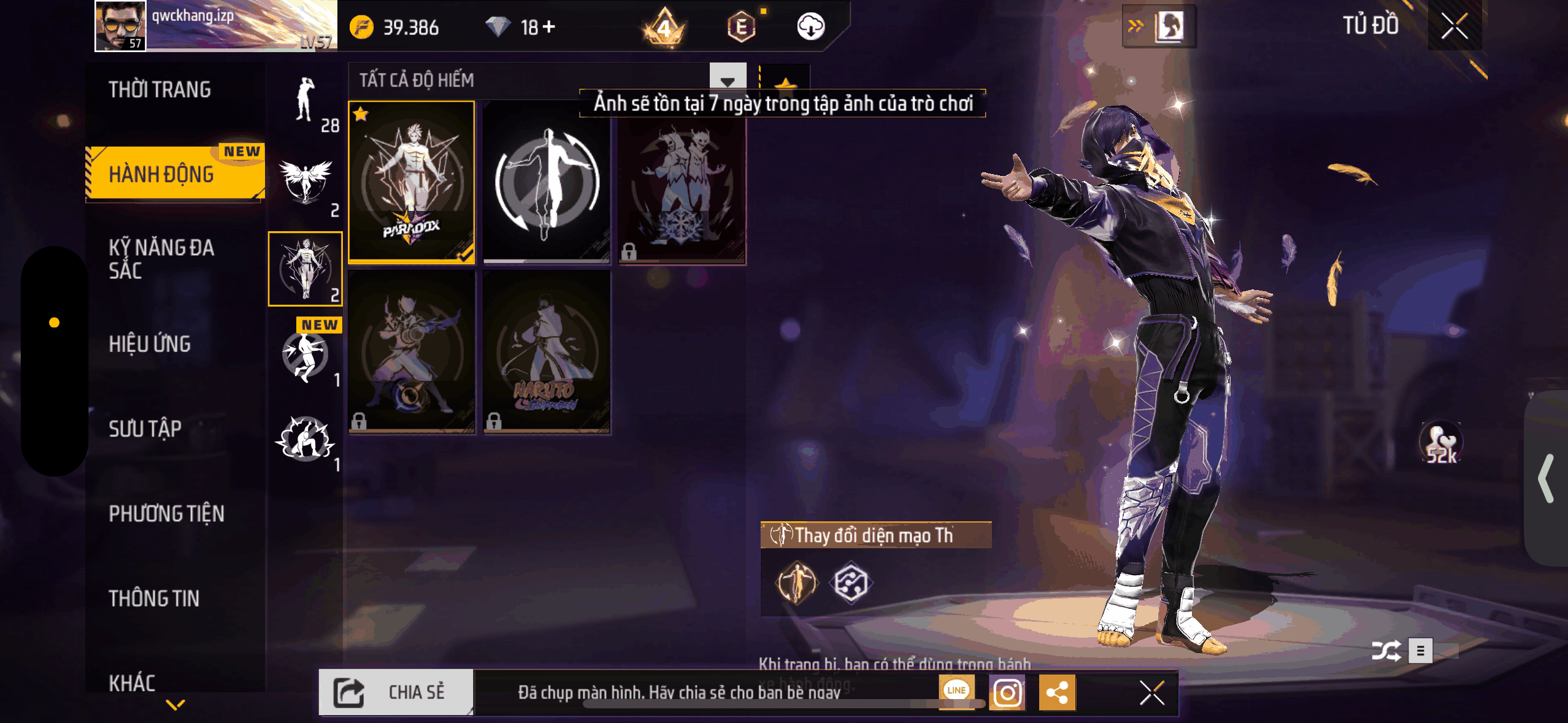Click the Chia Sẻ share button
The image size is (1568, 723).
point(396,692)
